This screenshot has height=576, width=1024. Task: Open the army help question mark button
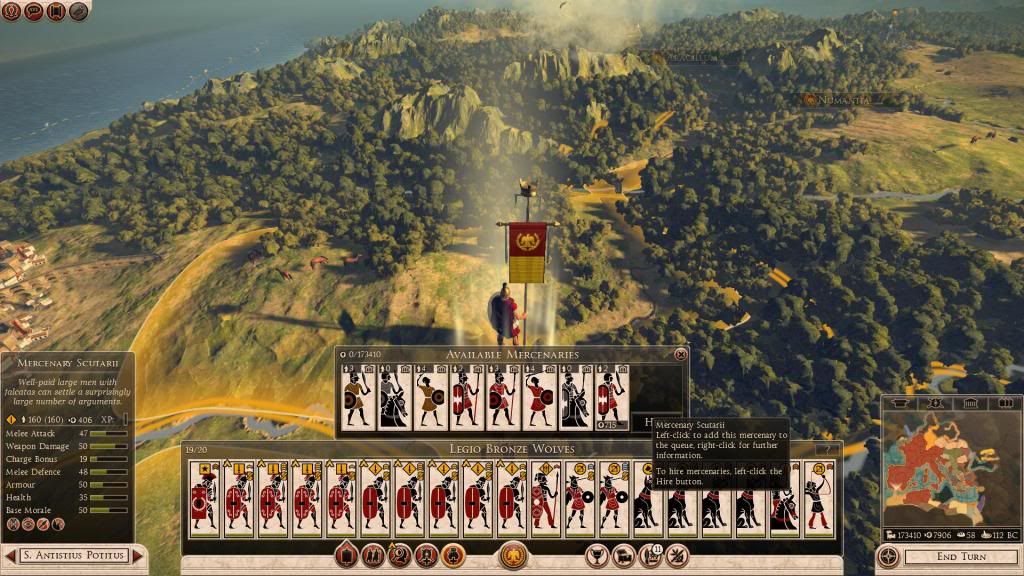coord(826,449)
